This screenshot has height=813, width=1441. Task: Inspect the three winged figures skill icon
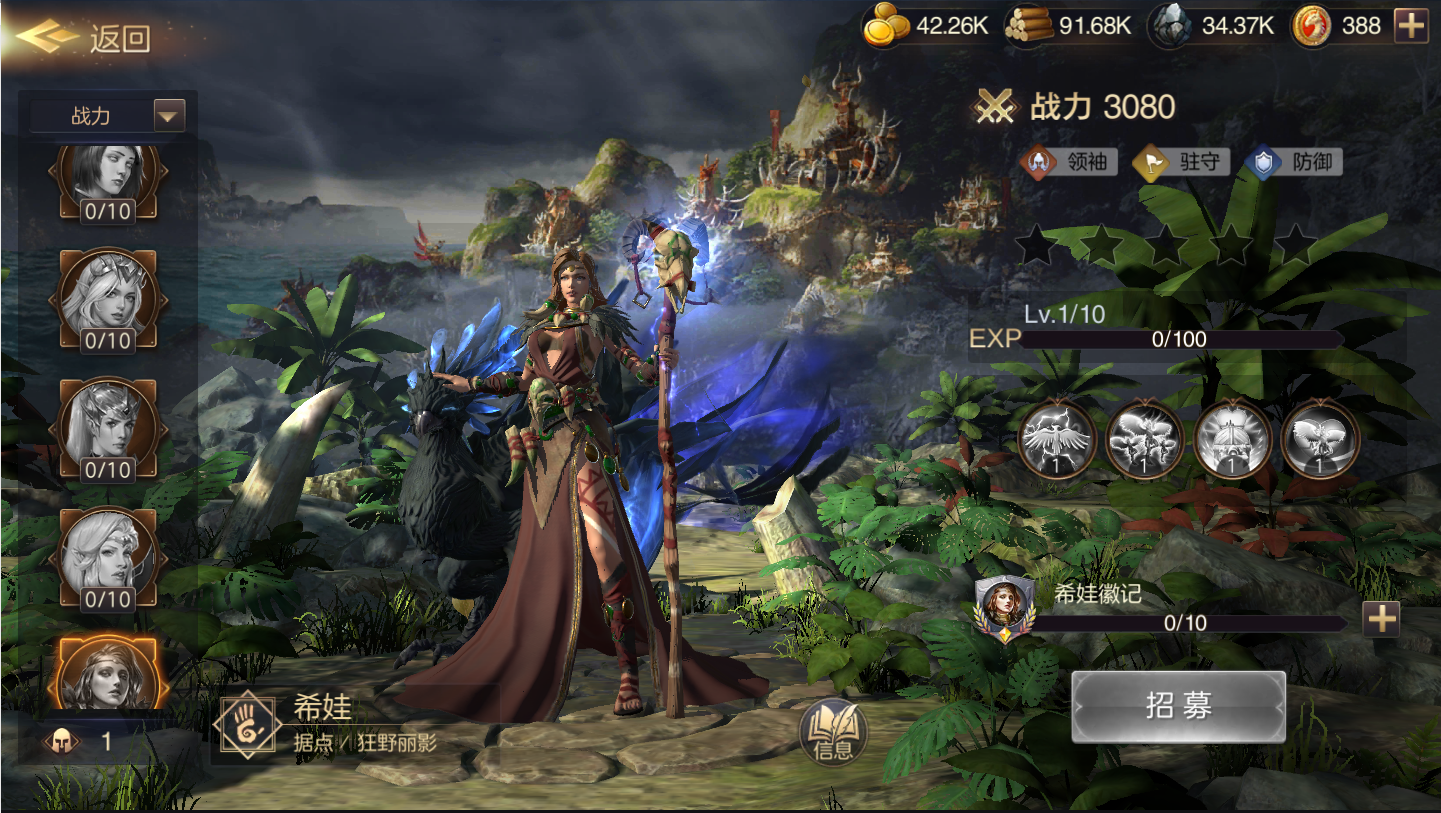1144,439
